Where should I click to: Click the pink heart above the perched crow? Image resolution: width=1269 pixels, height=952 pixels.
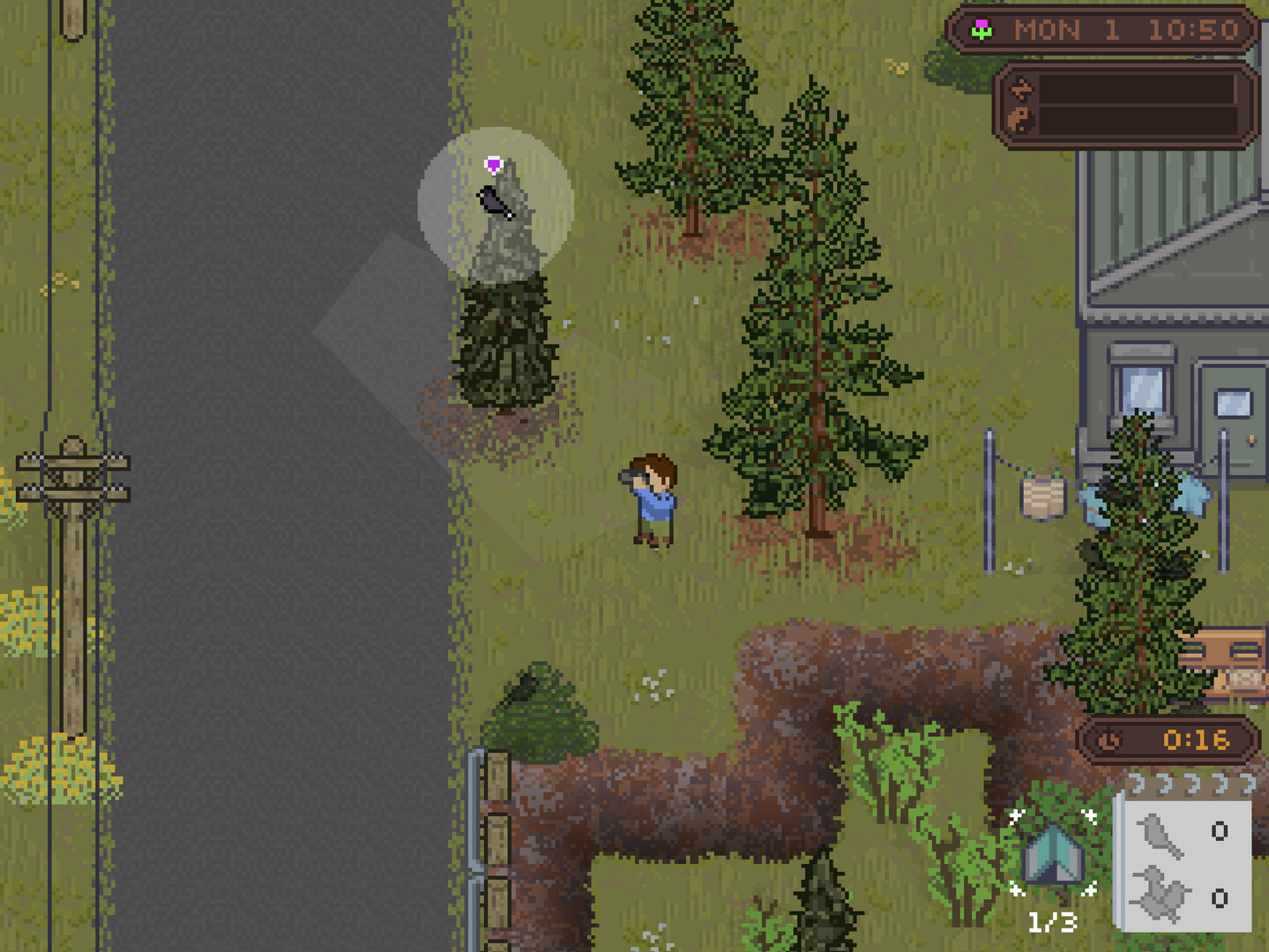pos(494,163)
